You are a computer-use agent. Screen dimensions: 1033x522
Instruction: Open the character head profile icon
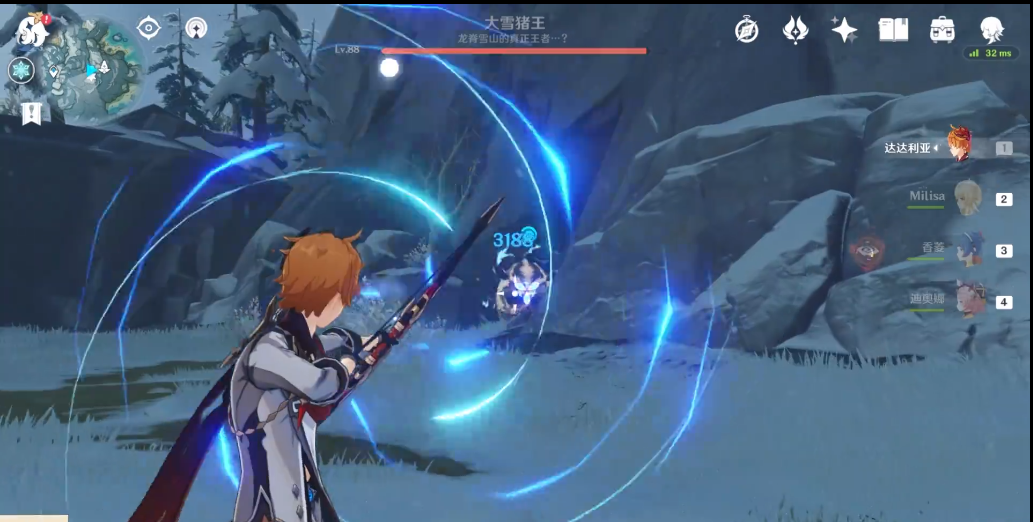[990, 30]
